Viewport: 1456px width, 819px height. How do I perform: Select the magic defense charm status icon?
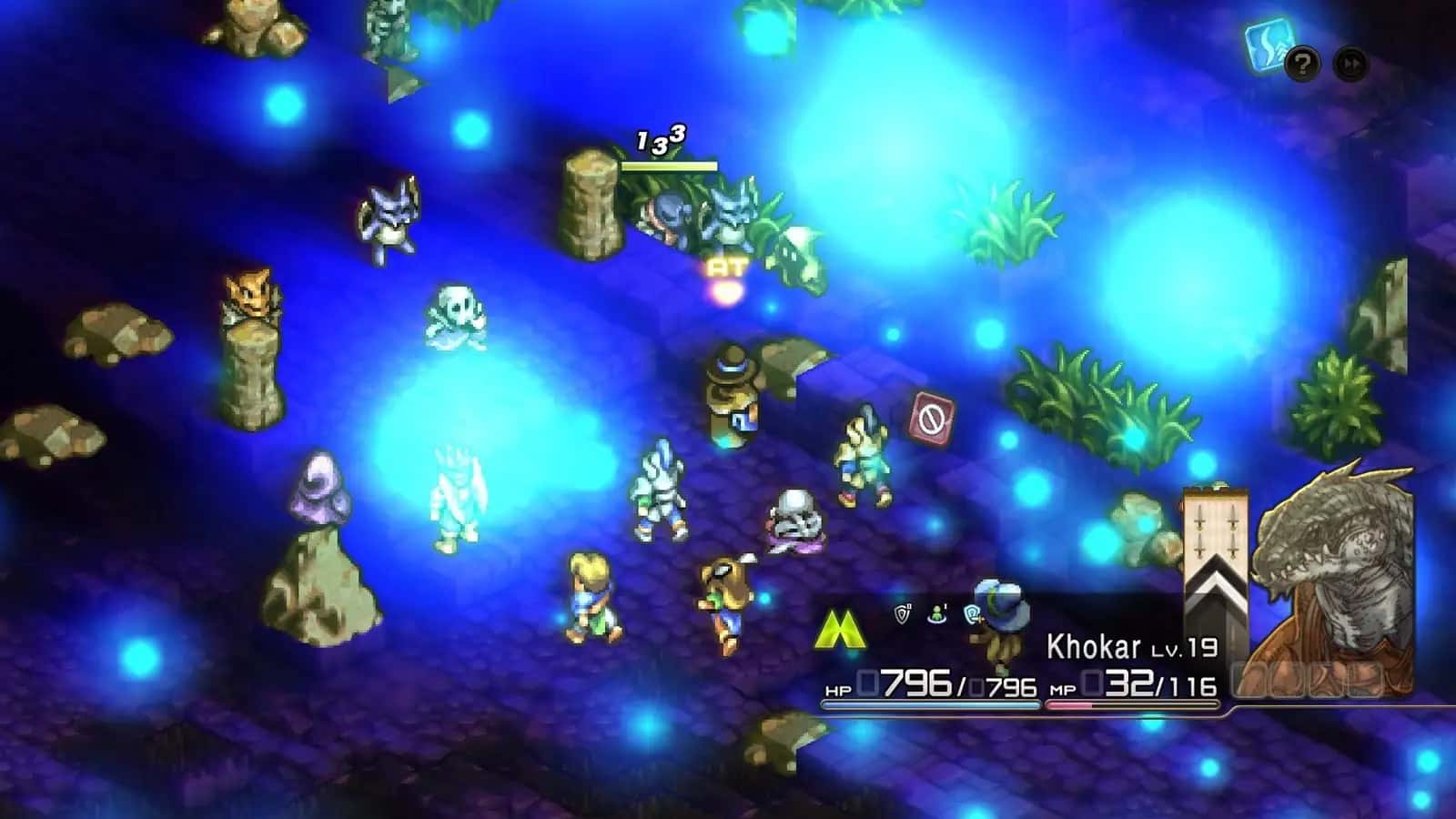pos(972,614)
